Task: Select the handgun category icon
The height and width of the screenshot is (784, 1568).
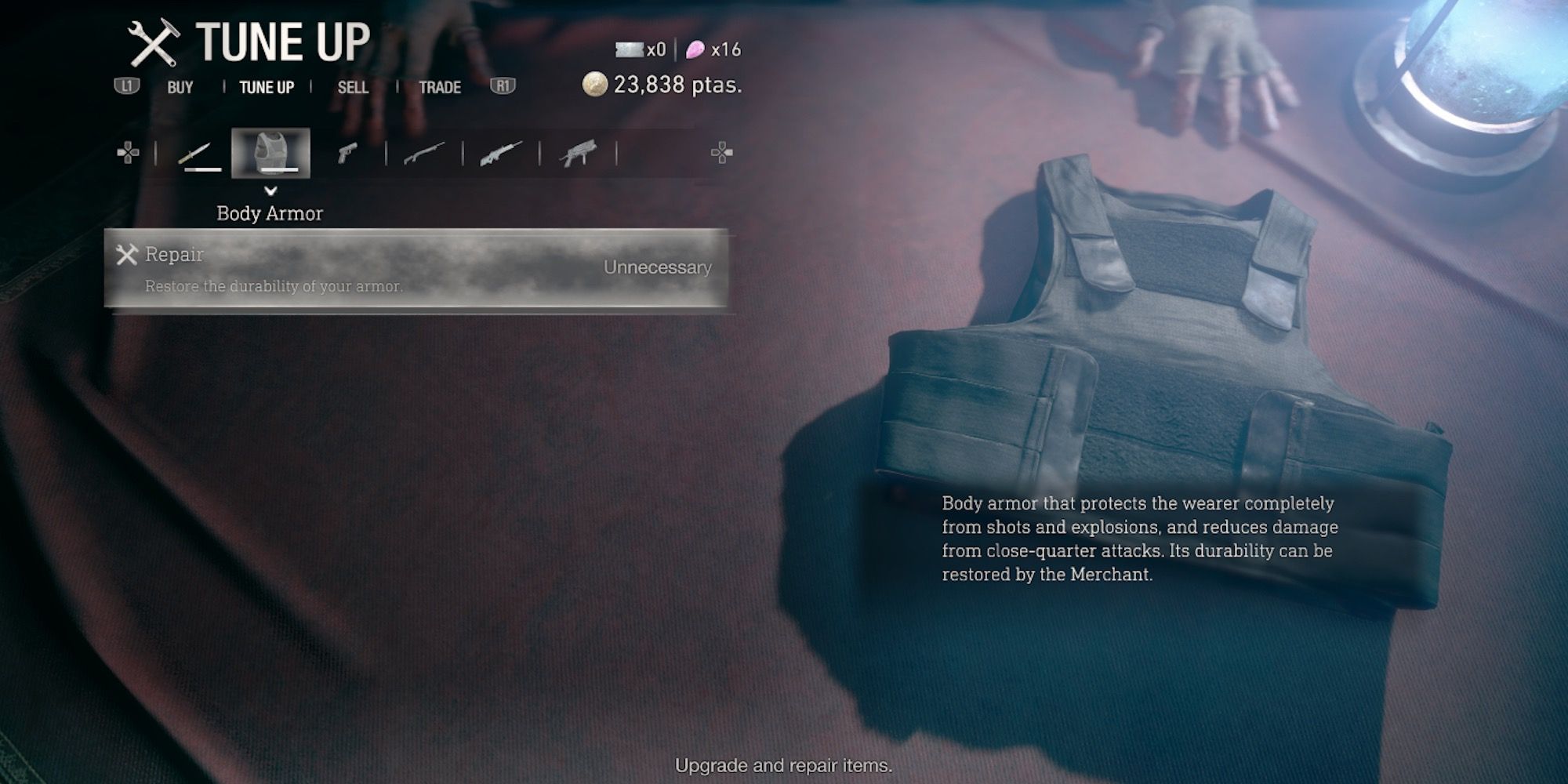Action: click(347, 151)
